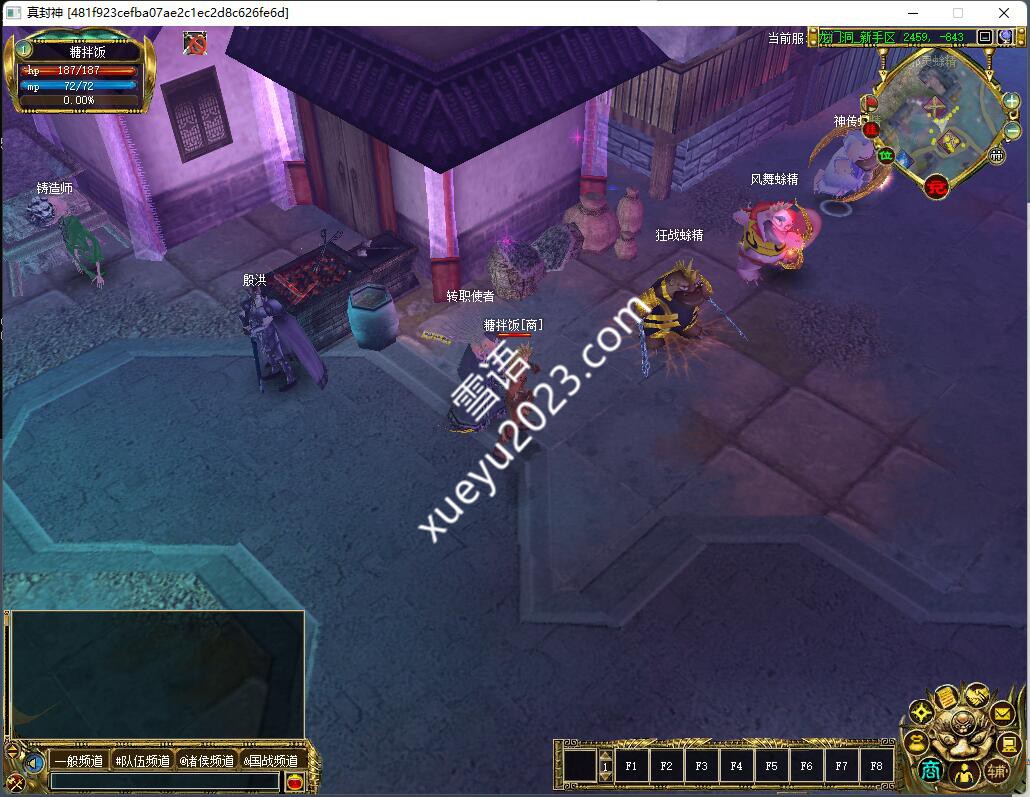Zoom out the minimap with the minus button
The image size is (1030, 797).
click(x=1012, y=130)
